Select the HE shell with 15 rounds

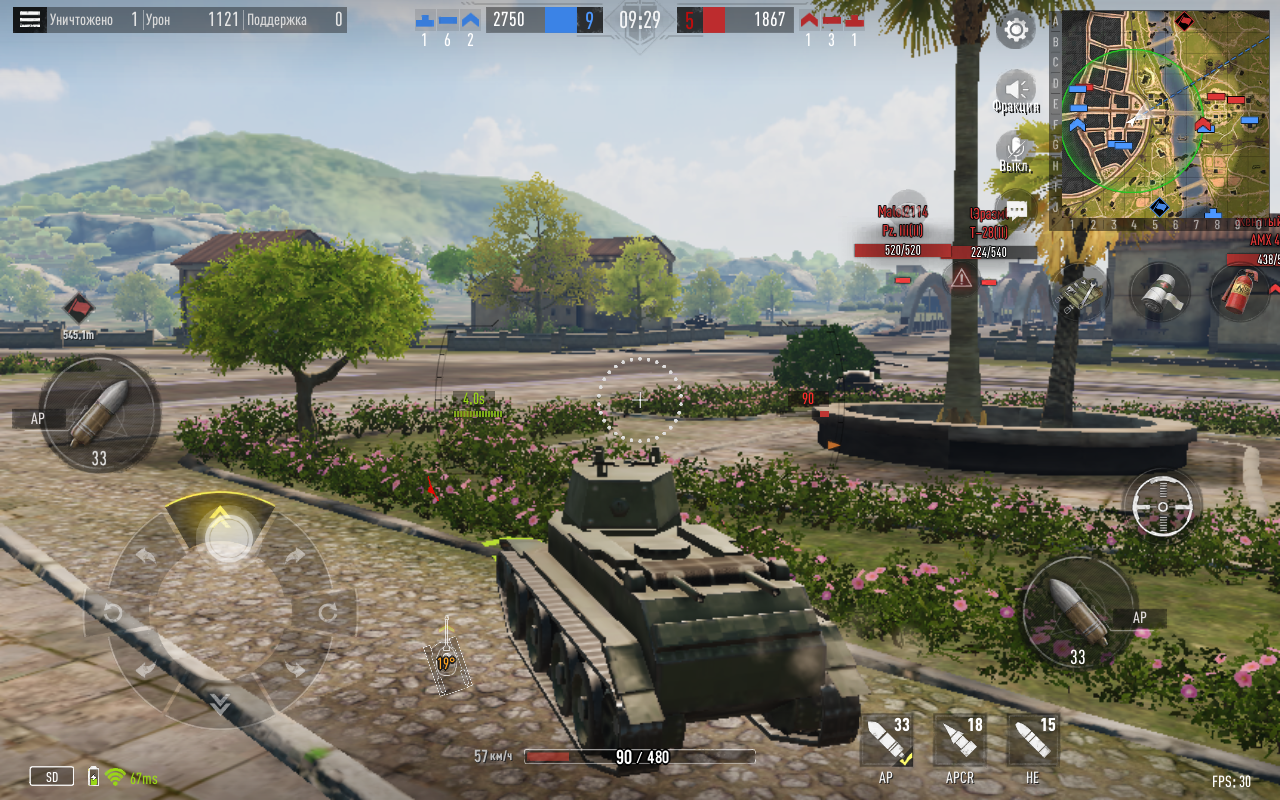point(1033,745)
